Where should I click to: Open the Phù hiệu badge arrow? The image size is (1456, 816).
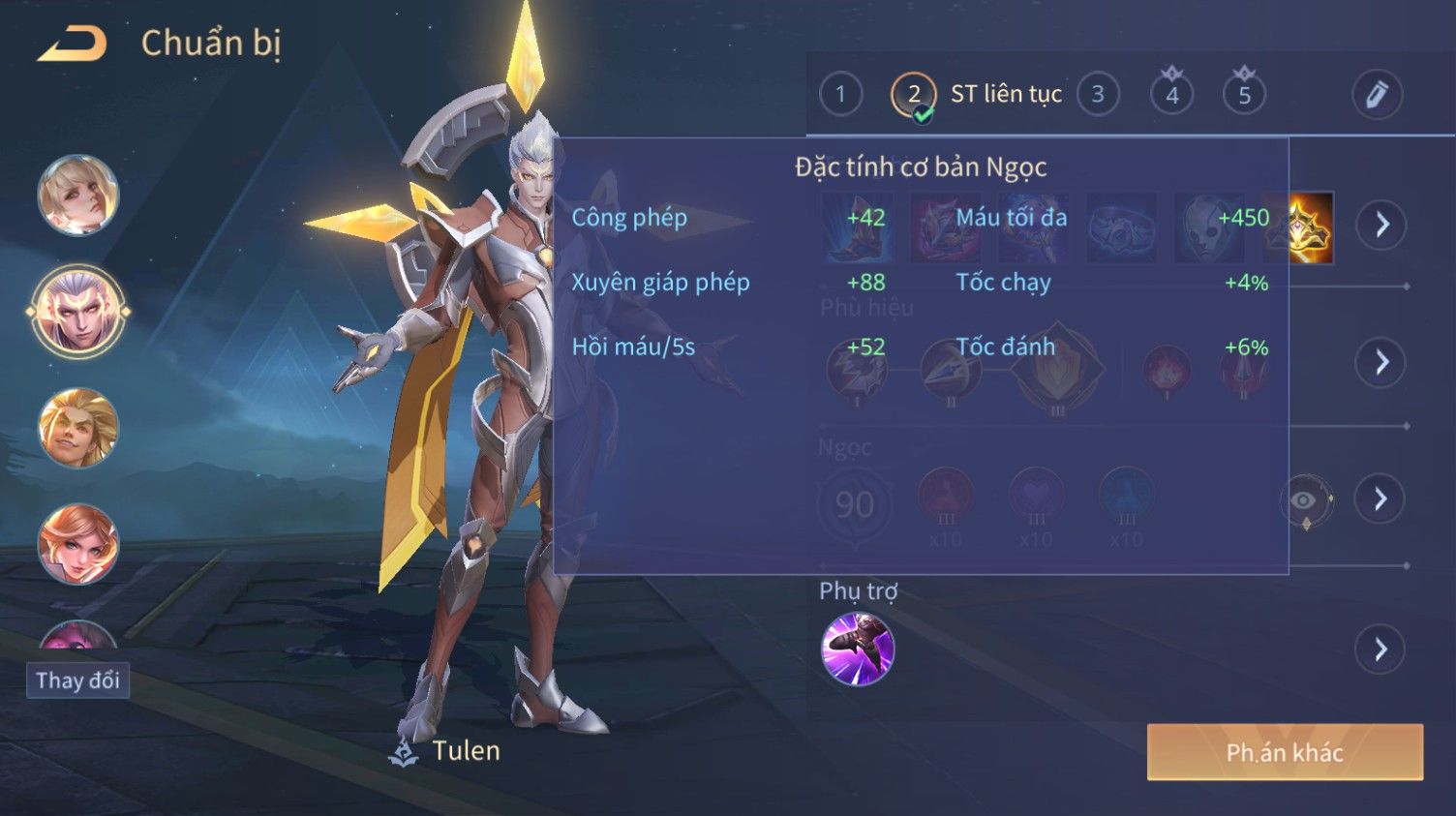pyautogui.click(x=1380, y=362)
